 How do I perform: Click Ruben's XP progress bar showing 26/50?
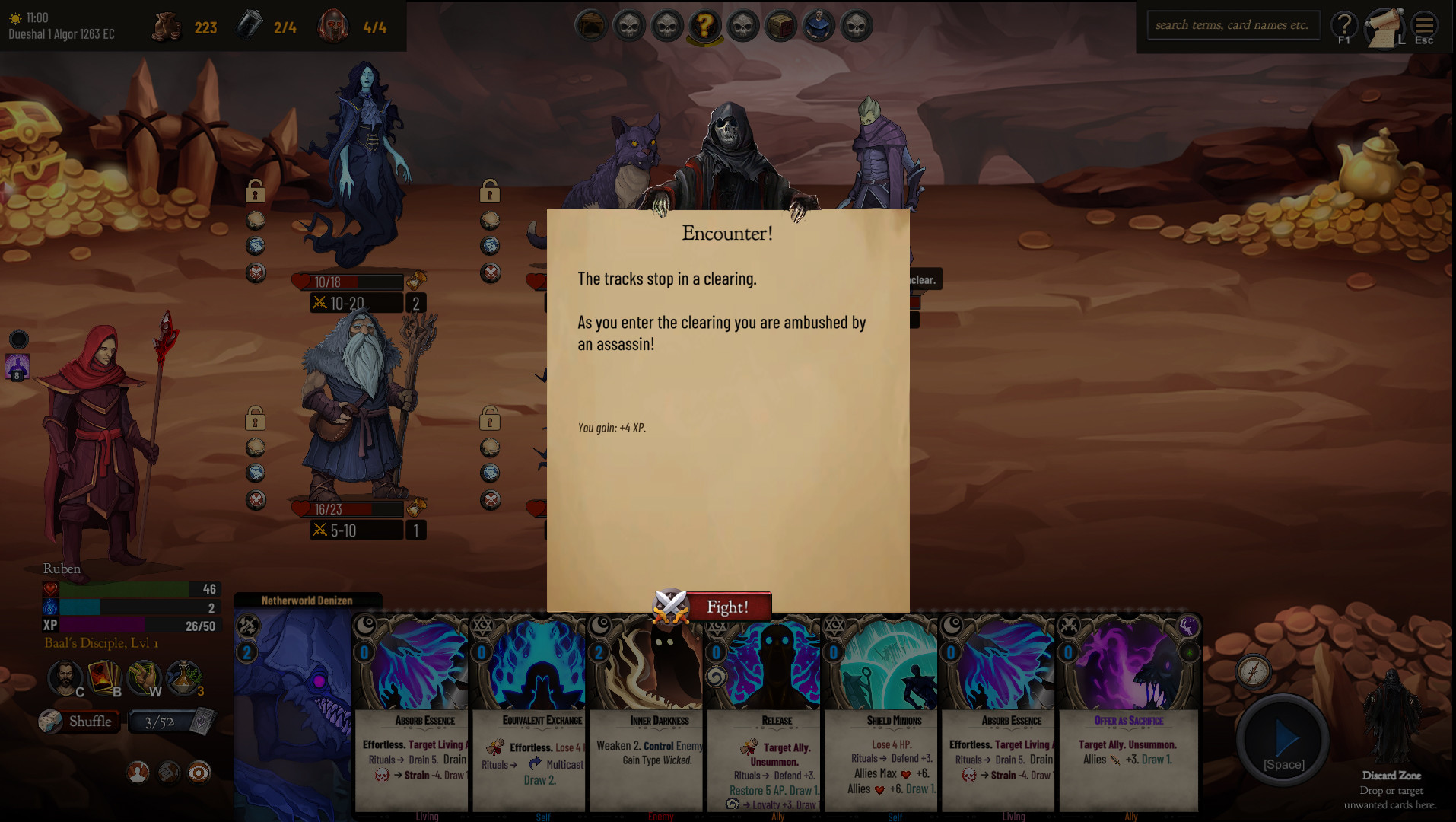(x=129, y=626)
